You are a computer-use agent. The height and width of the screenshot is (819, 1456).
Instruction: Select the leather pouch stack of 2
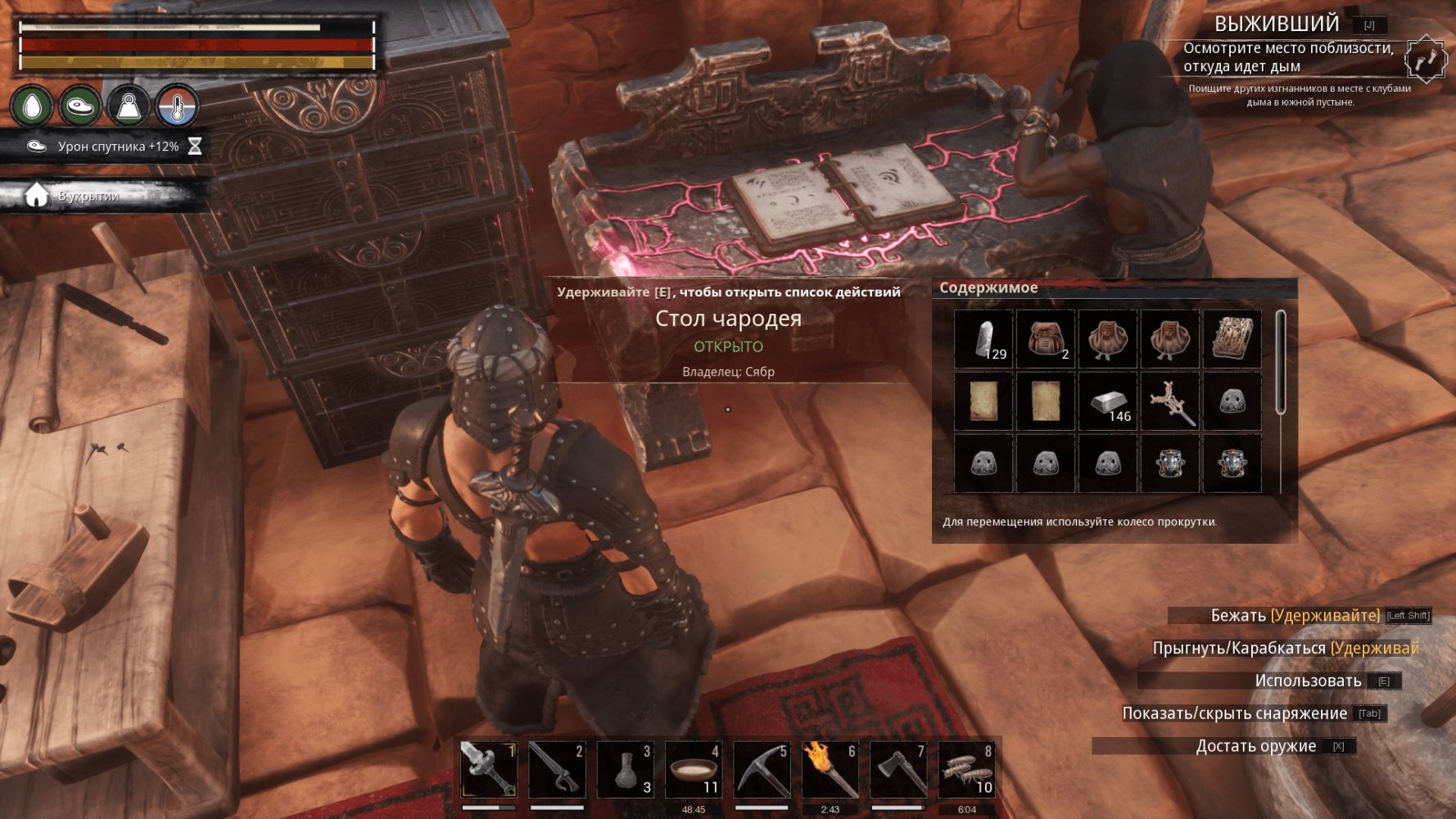[x=1046, y=339]
